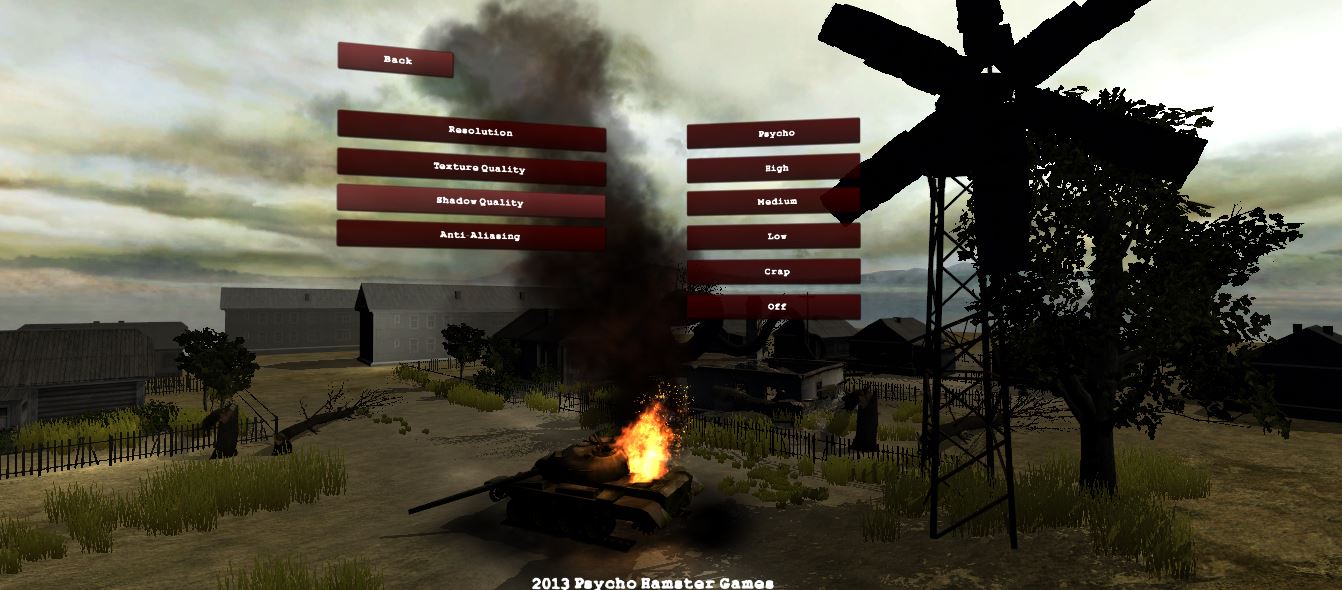
Task: Set quality to Psycho
Action: click(773, 133)
